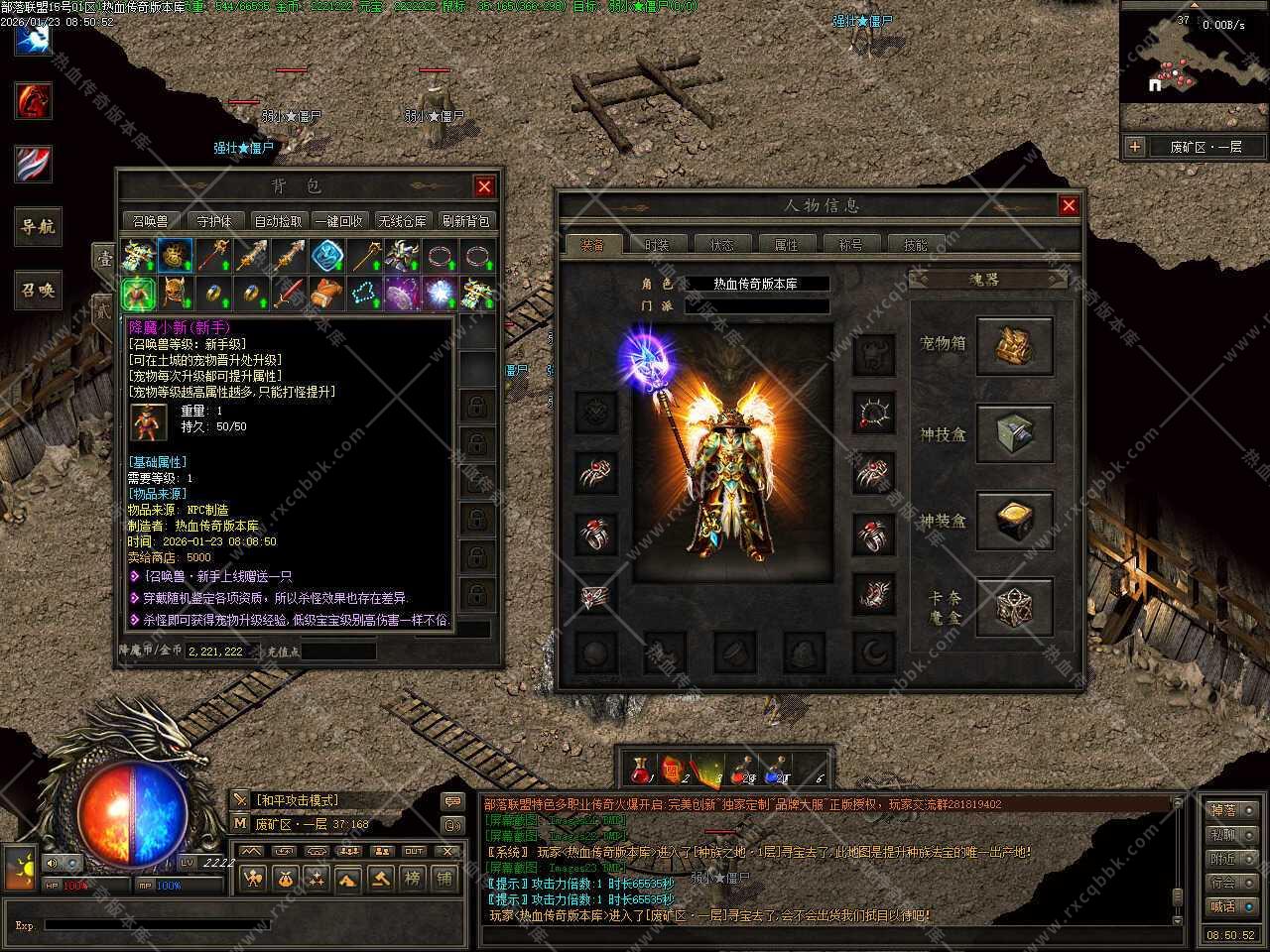Click the minimap in the corner
The height and width of the screenshot is (952, 1270).
click(x=1194, y=65)
